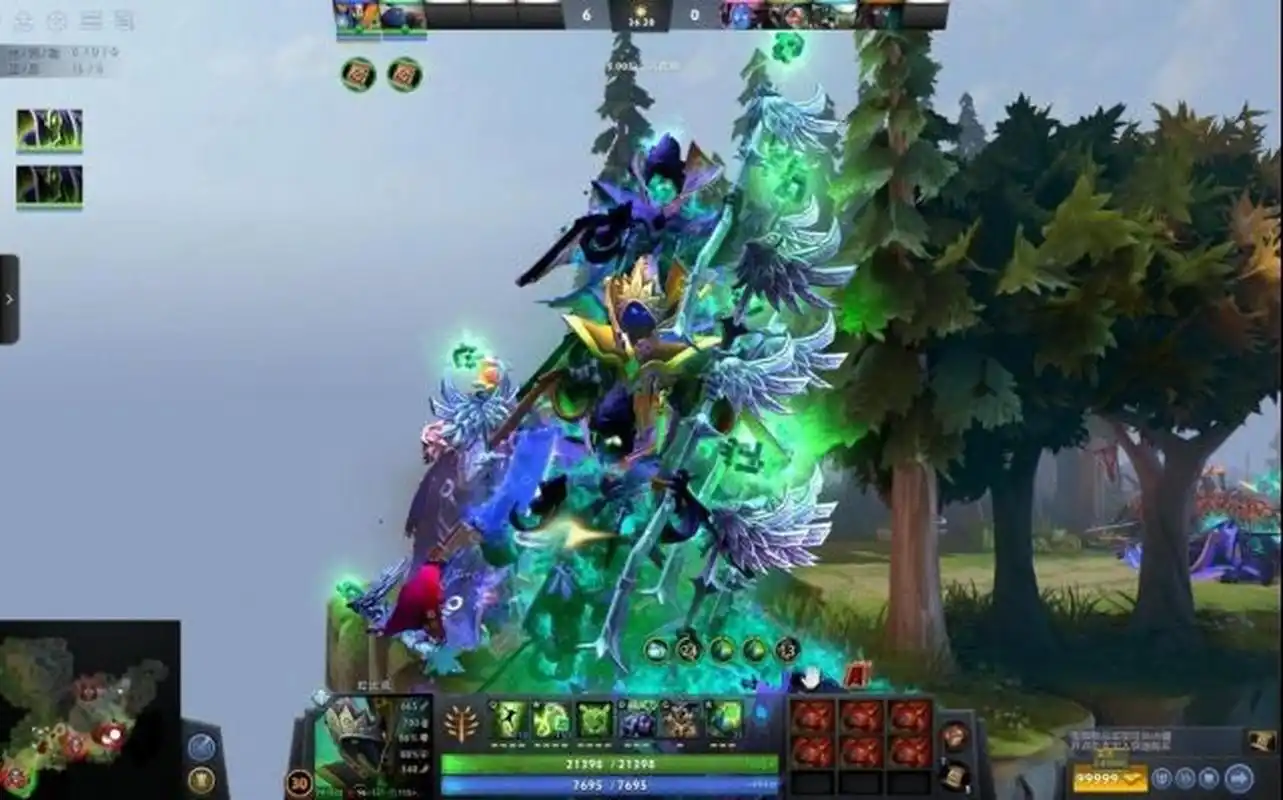
Task: Click the gold coin icon beside the 99999 gold
Action: click(x=1133, y=778)
